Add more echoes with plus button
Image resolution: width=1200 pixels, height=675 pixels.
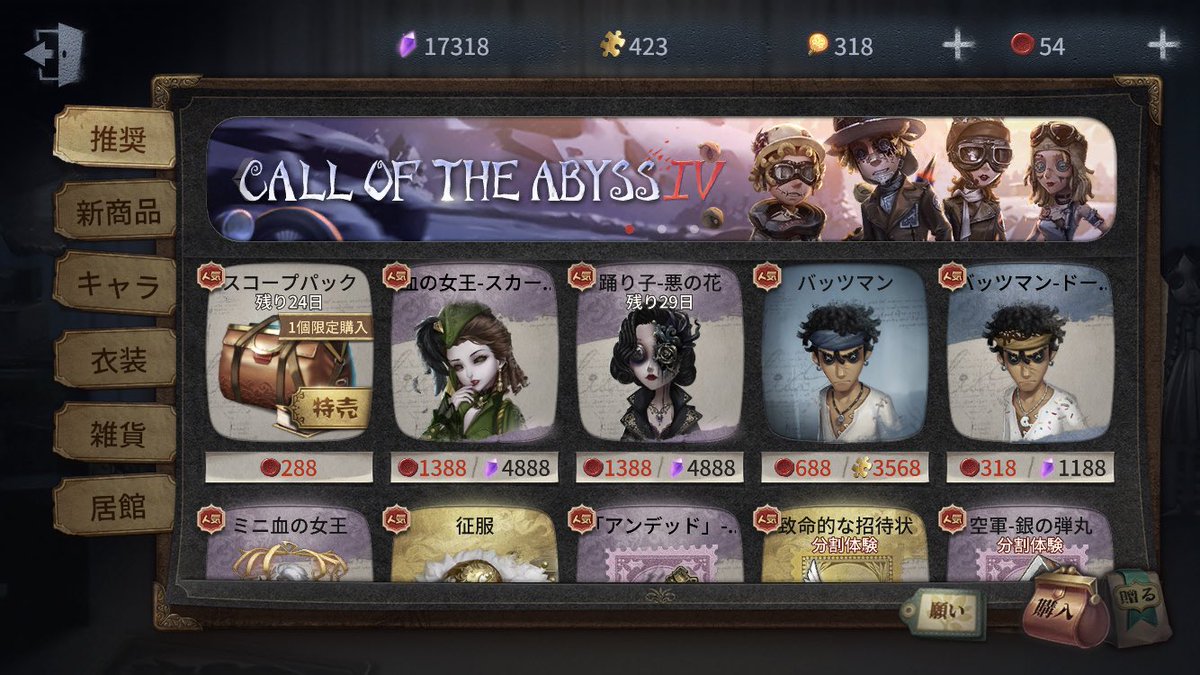tap(1161, 45)
